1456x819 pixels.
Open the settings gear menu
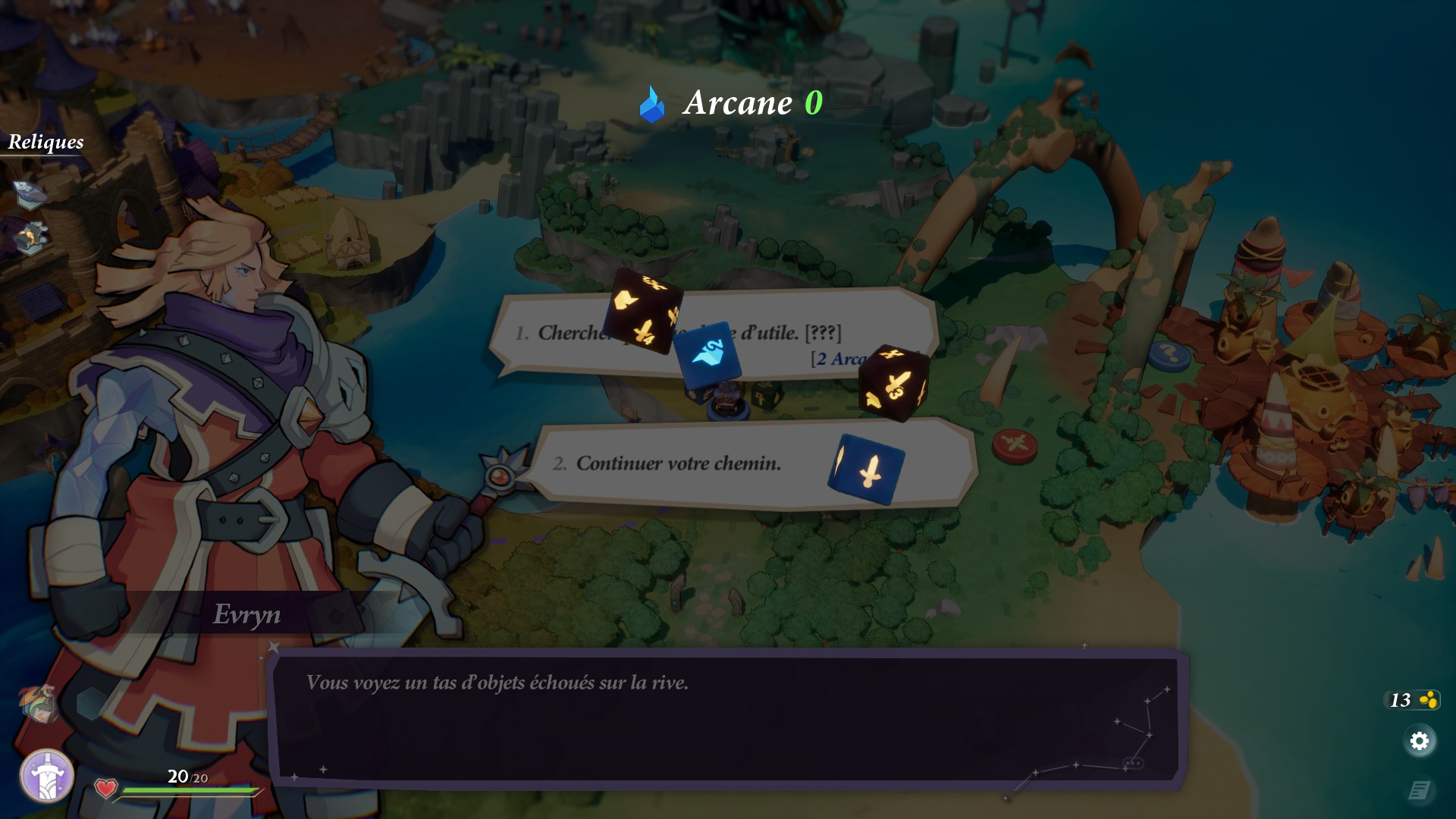[1419, 741]
